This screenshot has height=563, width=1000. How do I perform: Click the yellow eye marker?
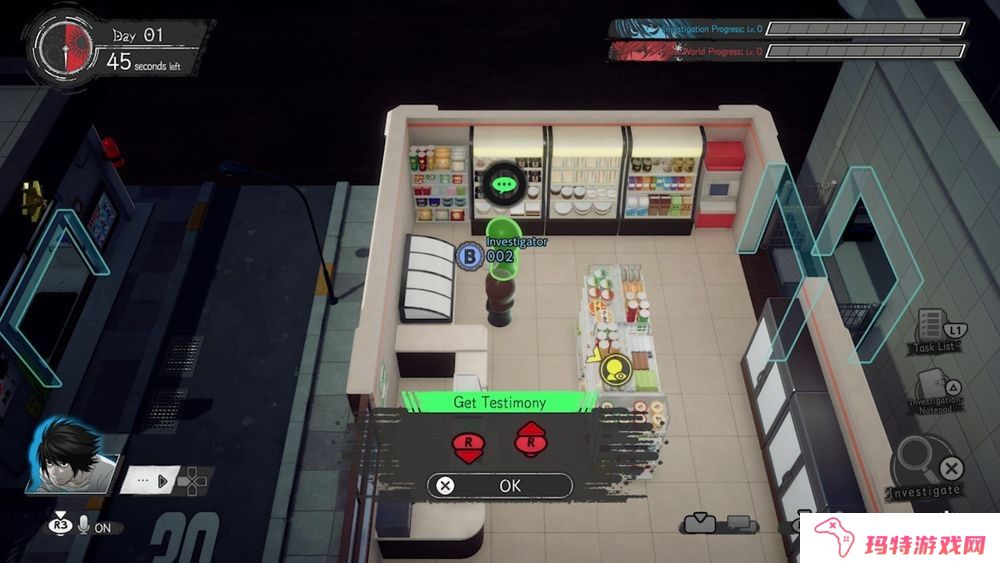point(614,370)
